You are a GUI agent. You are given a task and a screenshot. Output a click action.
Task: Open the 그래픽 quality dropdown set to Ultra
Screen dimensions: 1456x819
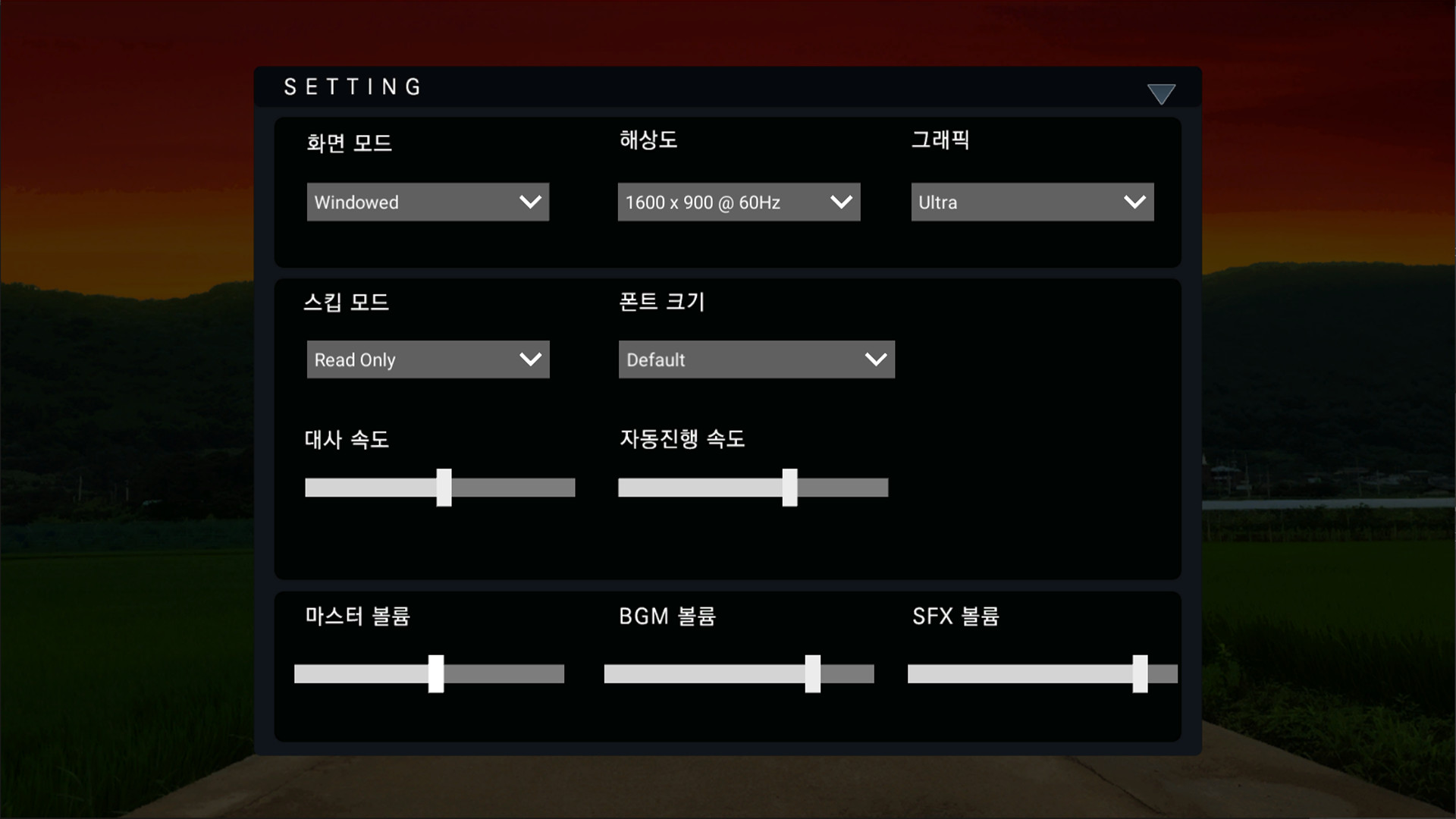[x=1031, y=202]
